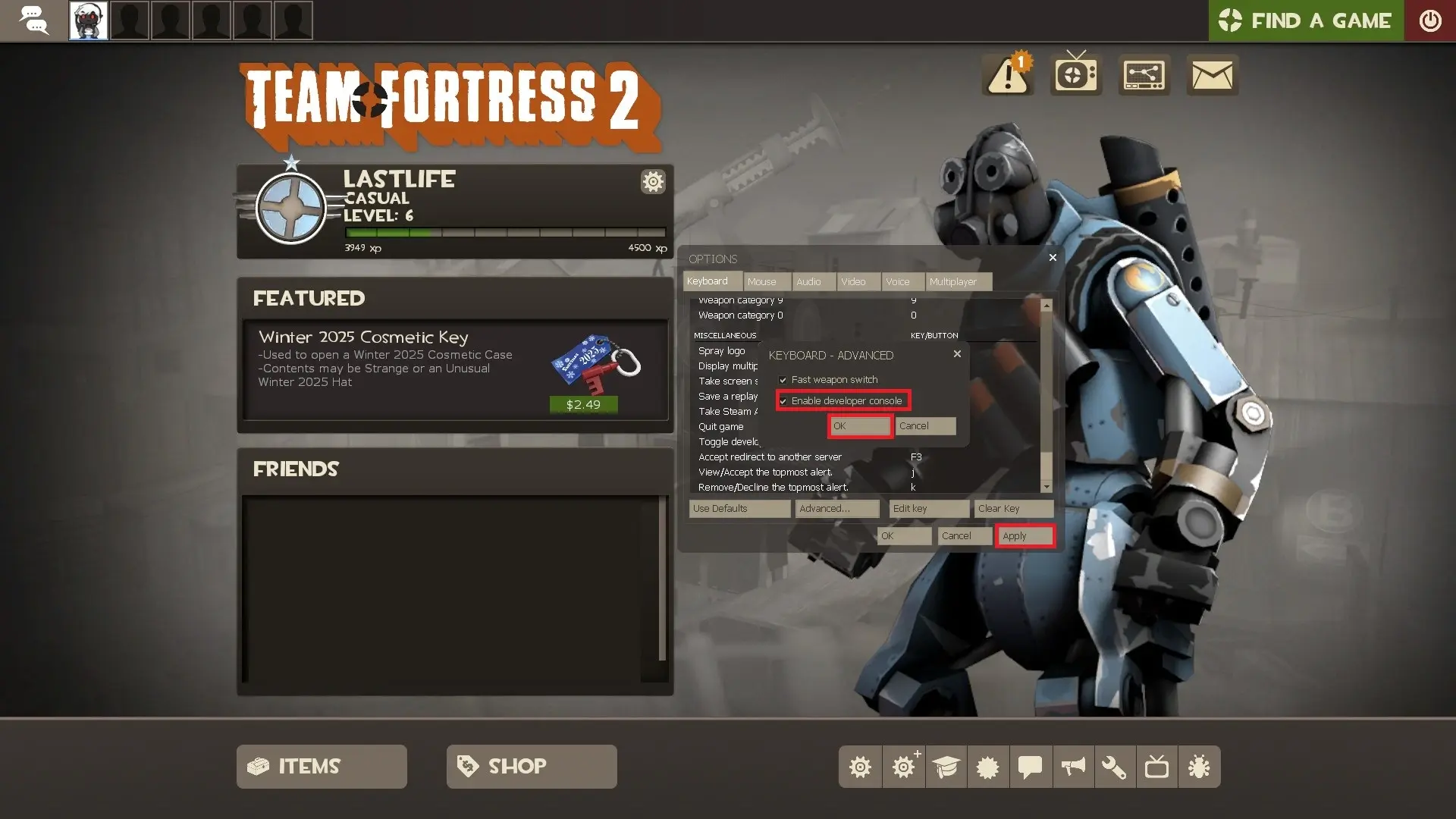Click the Find a Game button
The width and height of the screenshot is (1456, 819).
pos(1305,20)
